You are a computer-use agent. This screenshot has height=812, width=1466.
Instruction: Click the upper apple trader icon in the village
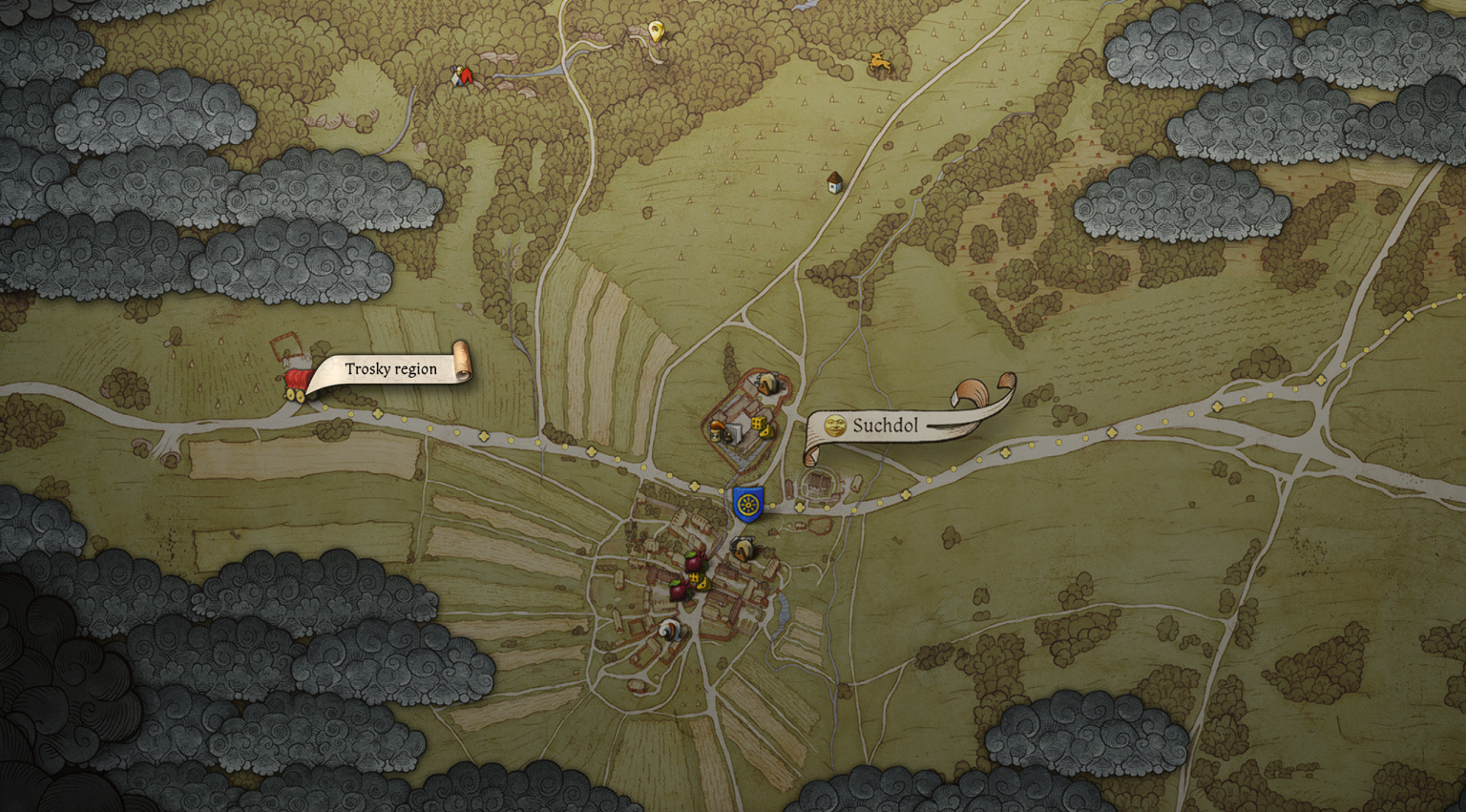click(x=695, y=562)
